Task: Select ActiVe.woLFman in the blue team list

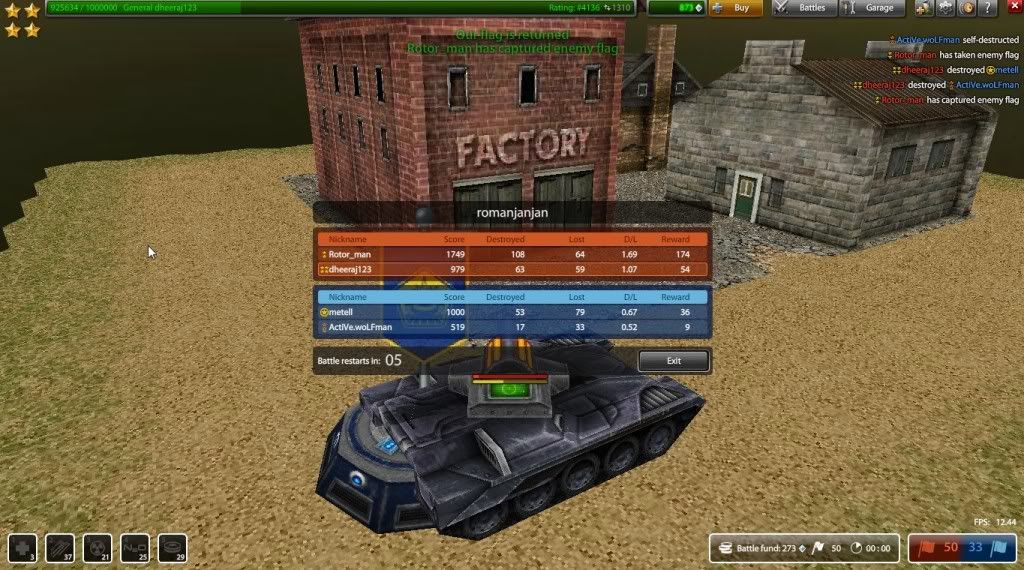Action: (359, 327)
